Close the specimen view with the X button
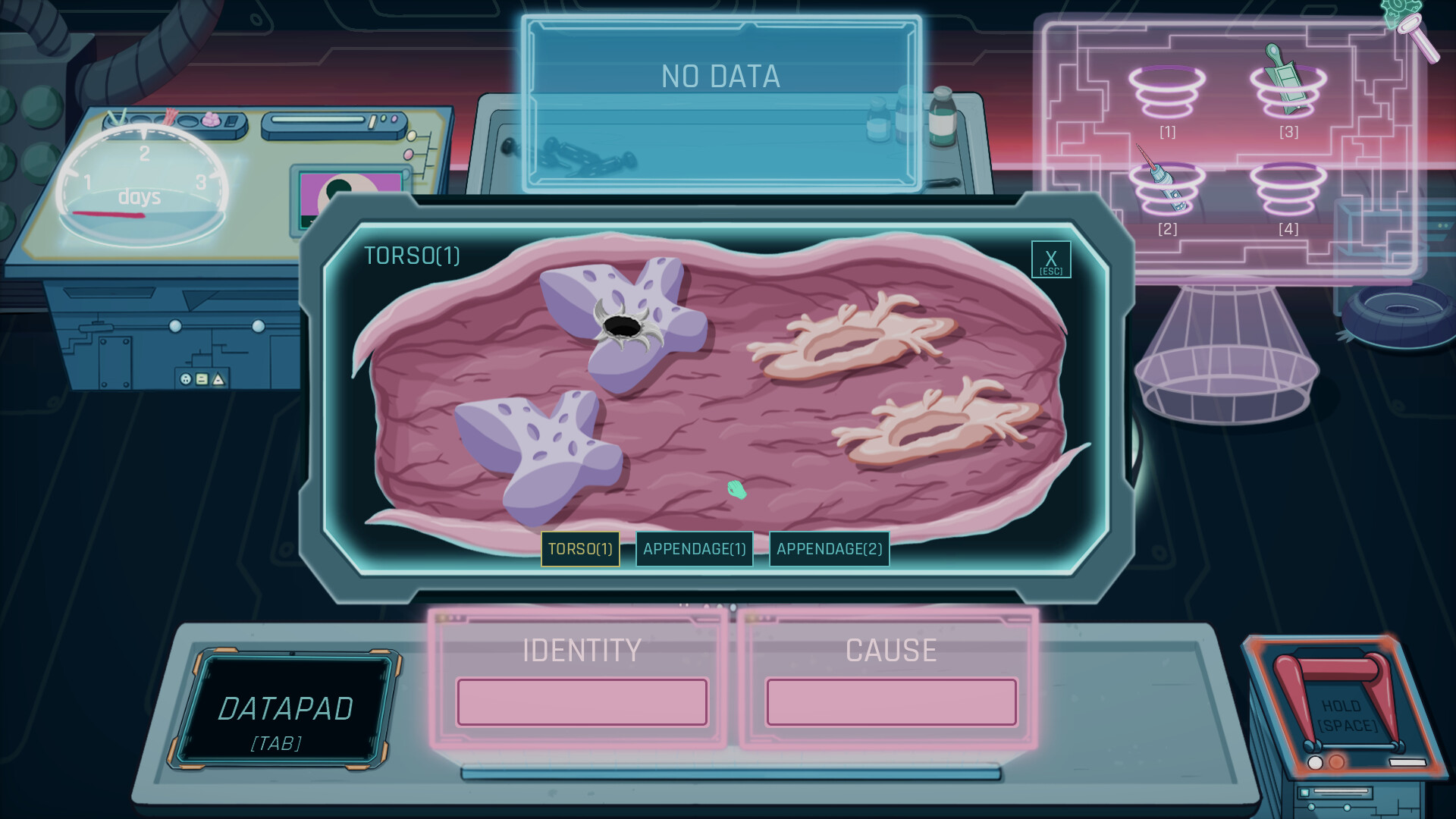The image size is (1456, 819). (1050, 259)
